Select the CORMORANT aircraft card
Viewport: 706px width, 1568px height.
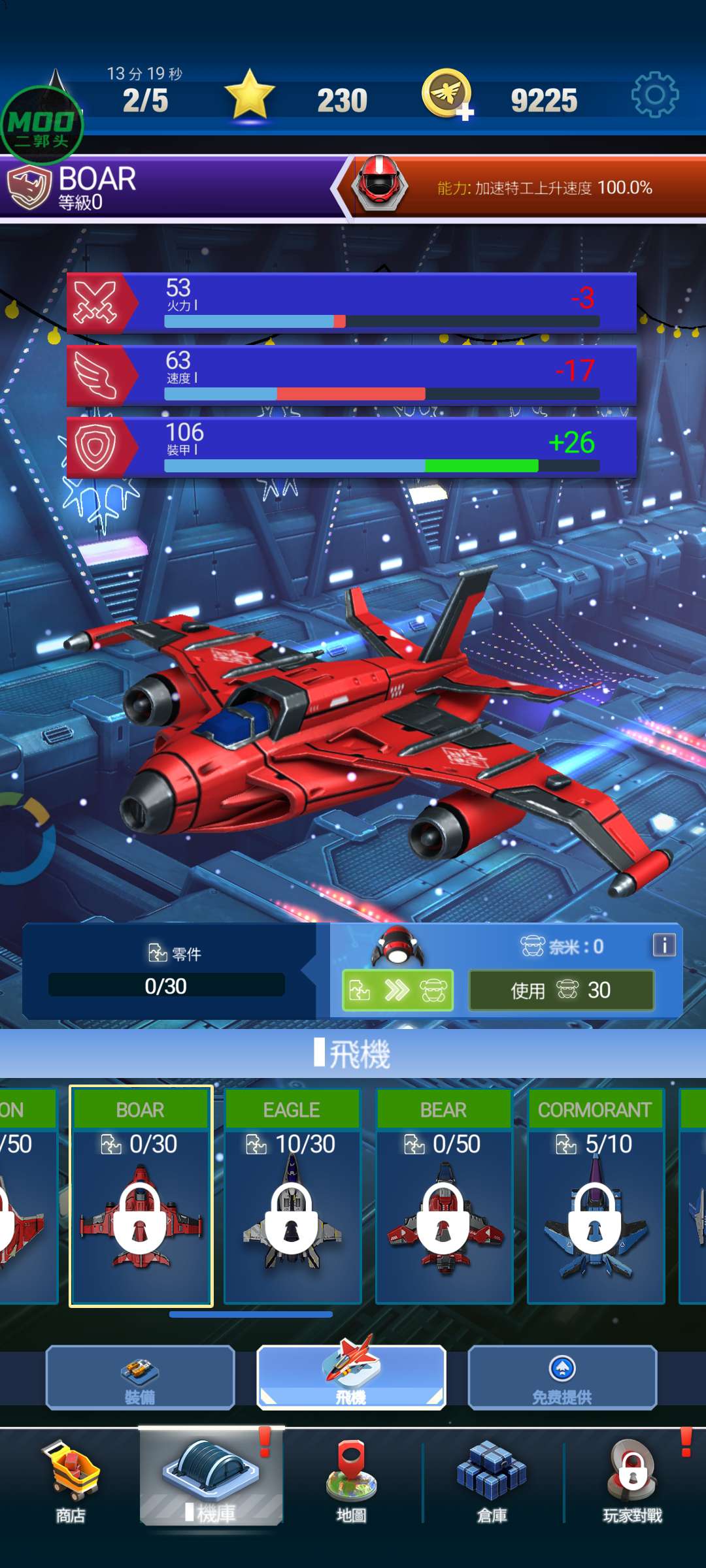tap(596, 1196)
